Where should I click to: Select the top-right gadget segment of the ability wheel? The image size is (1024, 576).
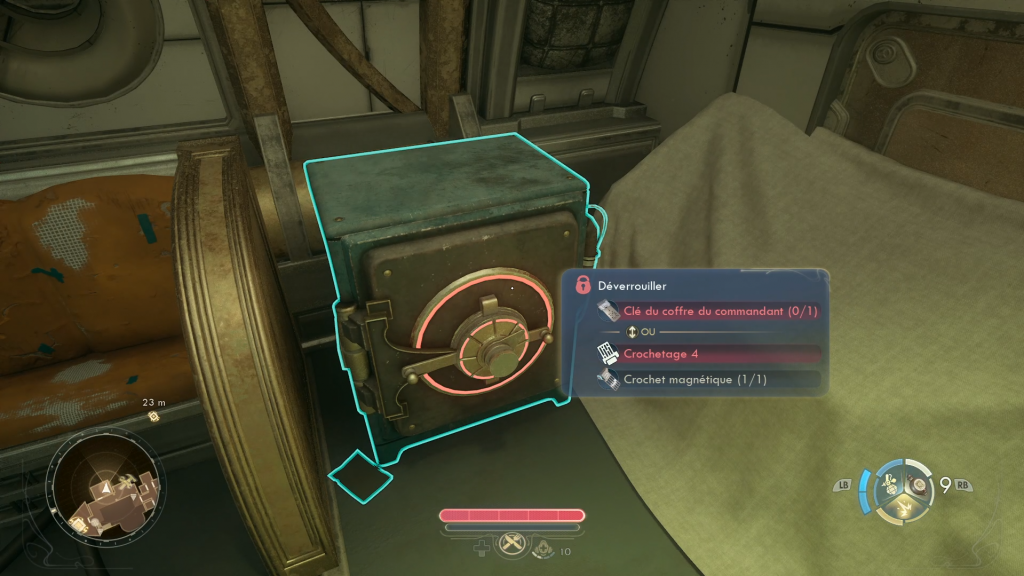[918, 486]
